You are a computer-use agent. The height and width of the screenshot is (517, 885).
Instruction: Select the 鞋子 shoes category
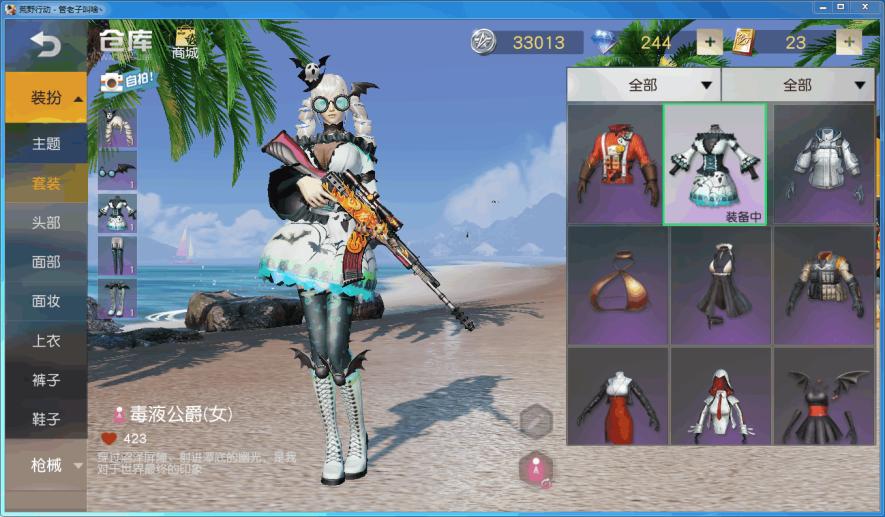(46, 420)
